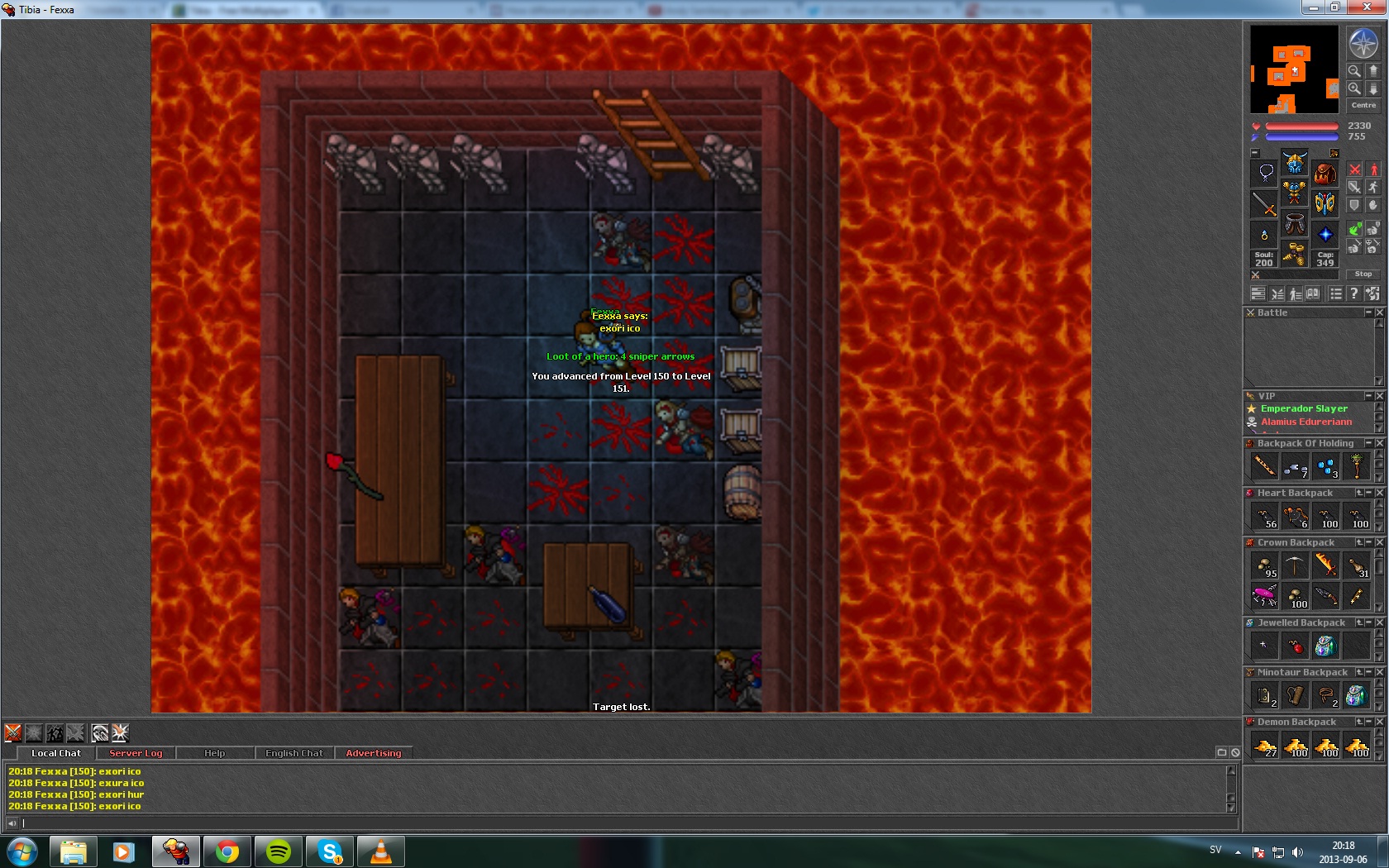The image size is (1389, 868).
Task: Select Emperador Slayer in the VIP list
Action: pyautogui.click(x=1304, y=408)
